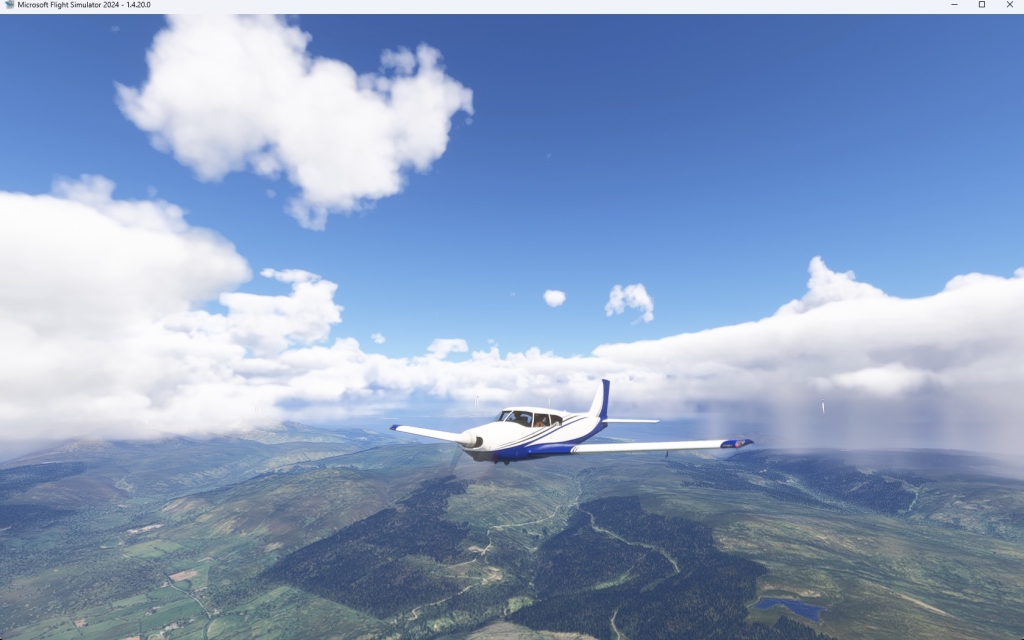Minimize the Flight Simulator window
The image size is (1024, 640).
pos(953,5)
